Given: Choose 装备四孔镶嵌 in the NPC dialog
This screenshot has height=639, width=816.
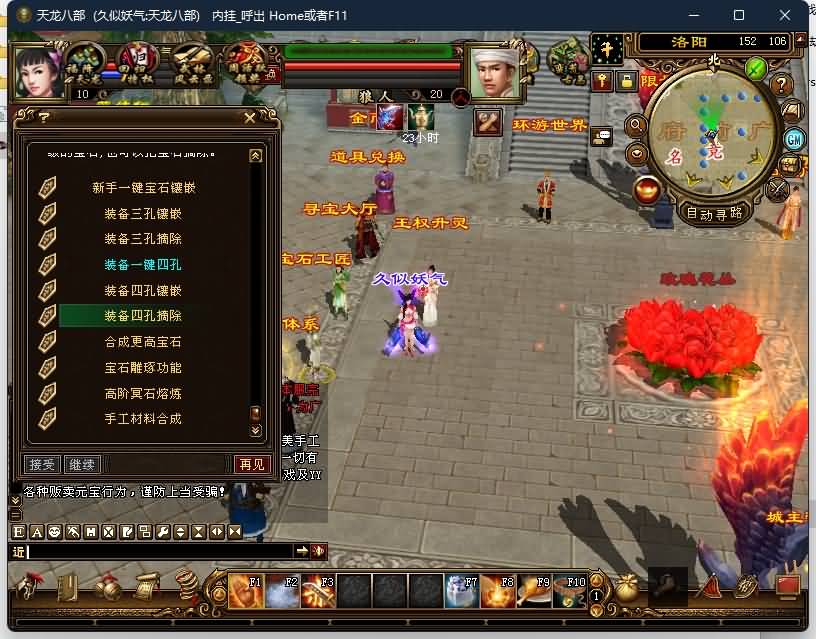Looking at the screenshot, I should (143, 291).
